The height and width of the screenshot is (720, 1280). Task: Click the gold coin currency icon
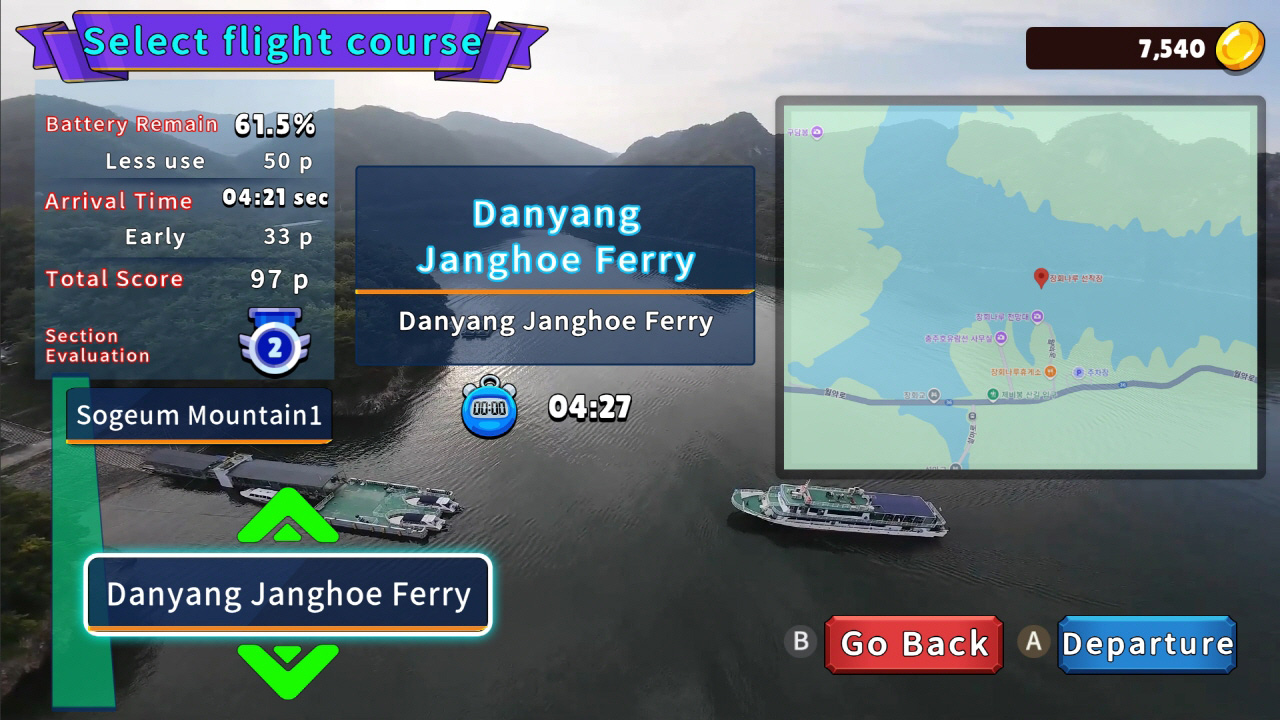tap(1238, 48)
